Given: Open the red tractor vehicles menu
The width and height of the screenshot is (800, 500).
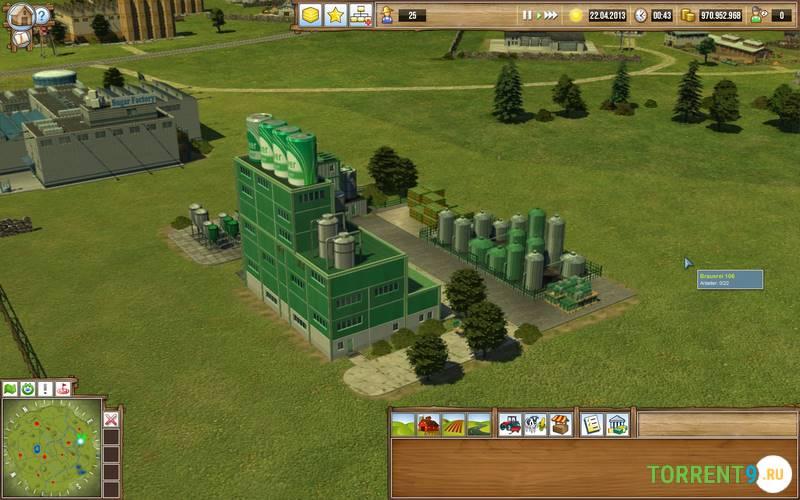Looking at the screenshot, I should [x=510, y=424].
